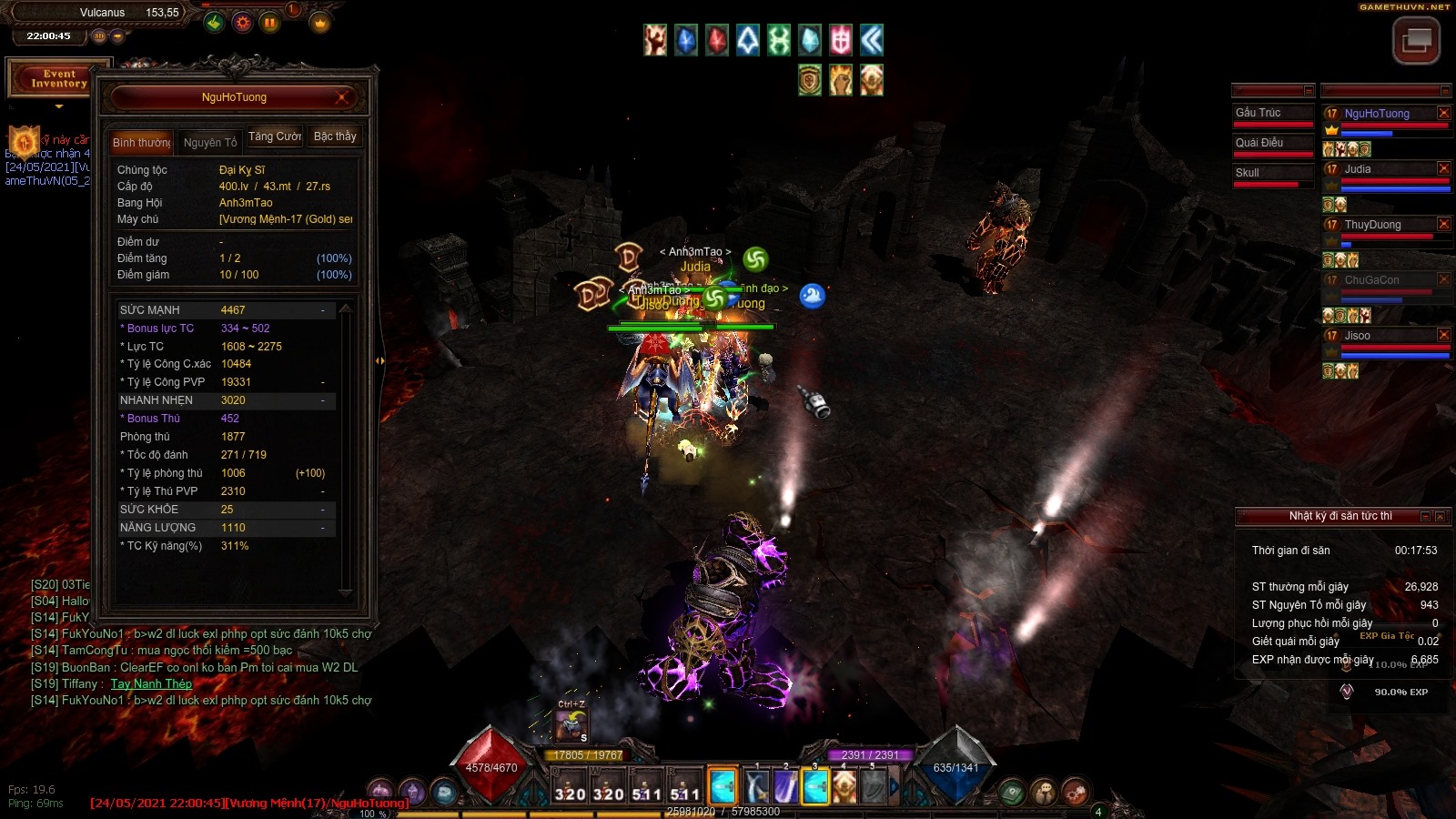Select party member ThuyDuong
1456x819 pixels.
pos(1372,225)
